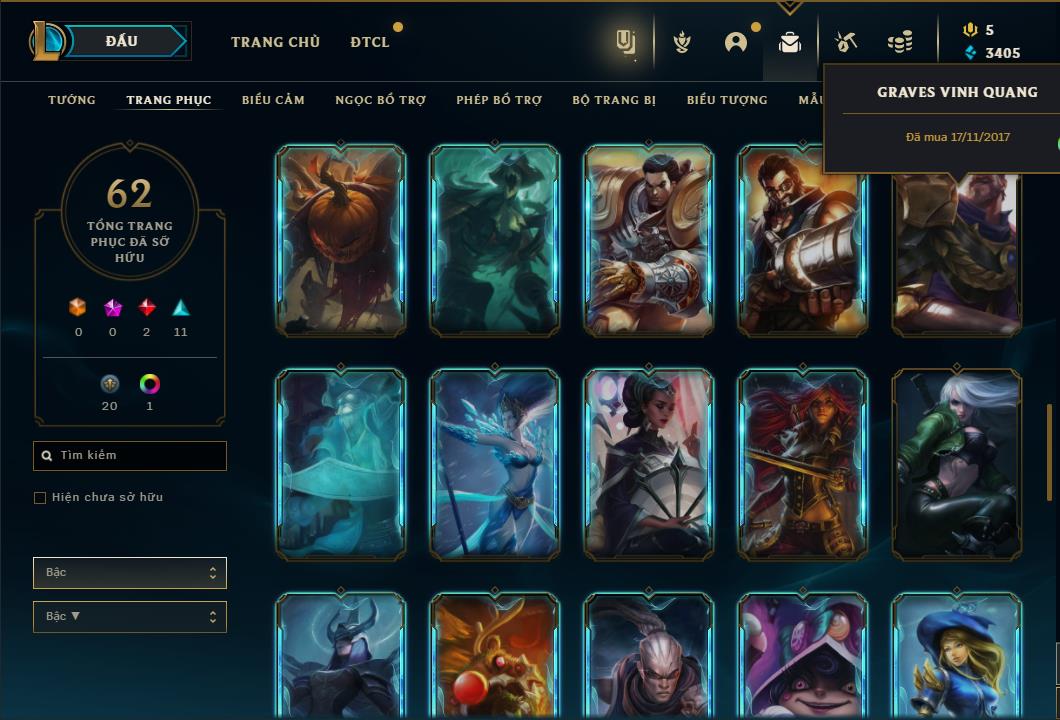The width and height of the screenshot is (1060, 720).
Task: Open the ĐTCL section
Action: (370, 42)
